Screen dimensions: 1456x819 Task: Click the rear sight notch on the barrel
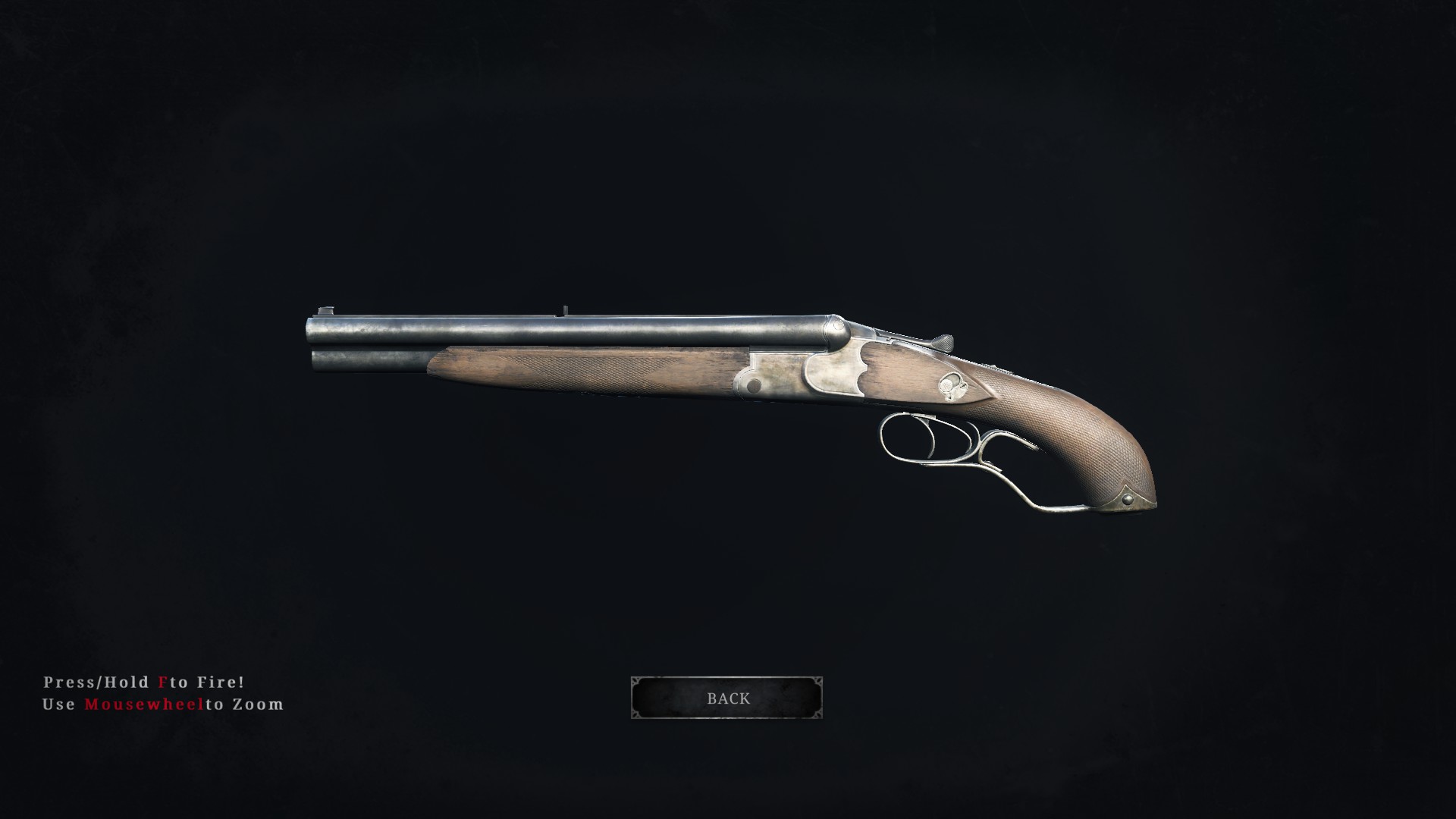tap(565, 309)
